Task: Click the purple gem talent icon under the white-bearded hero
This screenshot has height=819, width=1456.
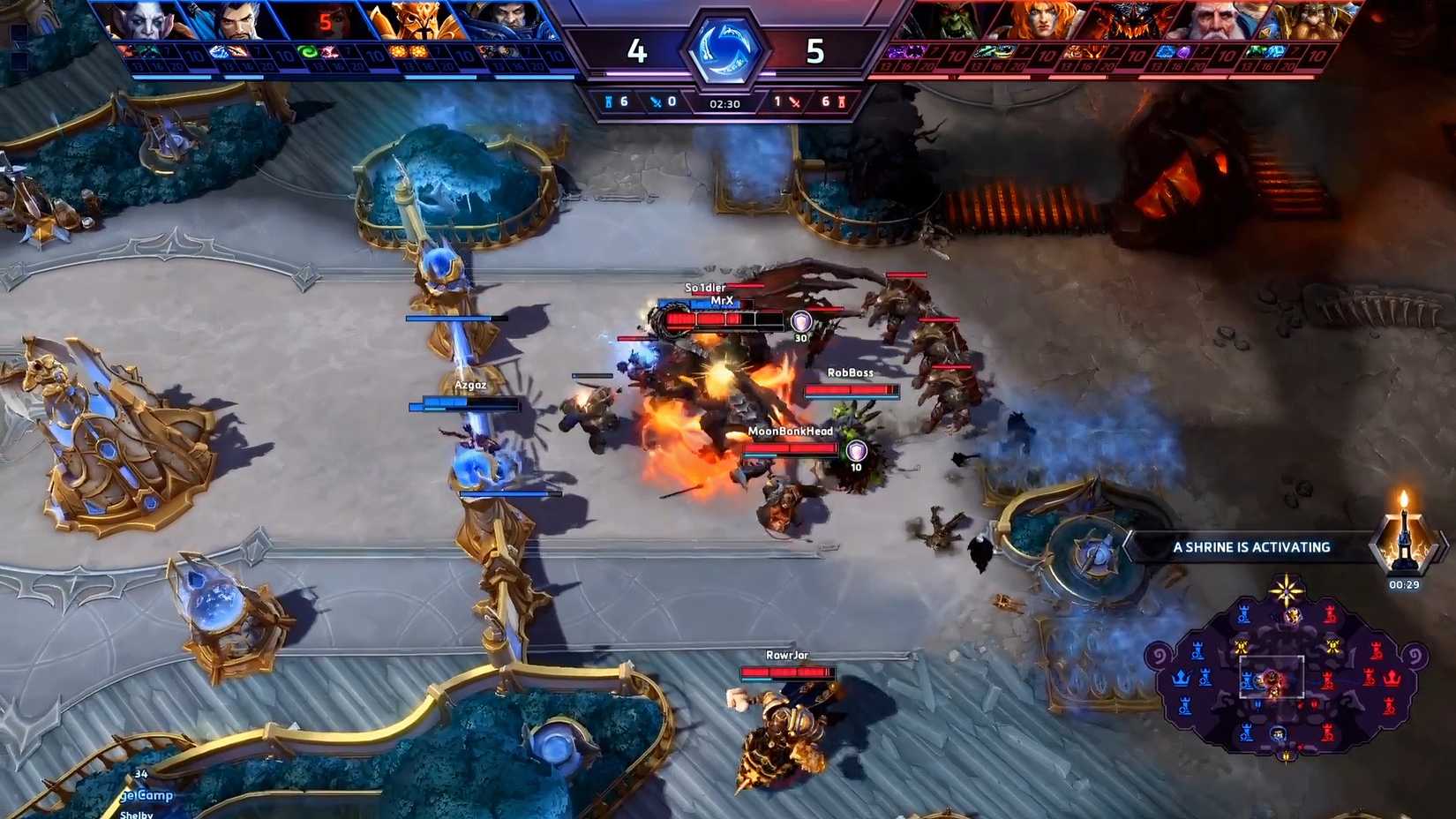Action: click(1183, 51)
